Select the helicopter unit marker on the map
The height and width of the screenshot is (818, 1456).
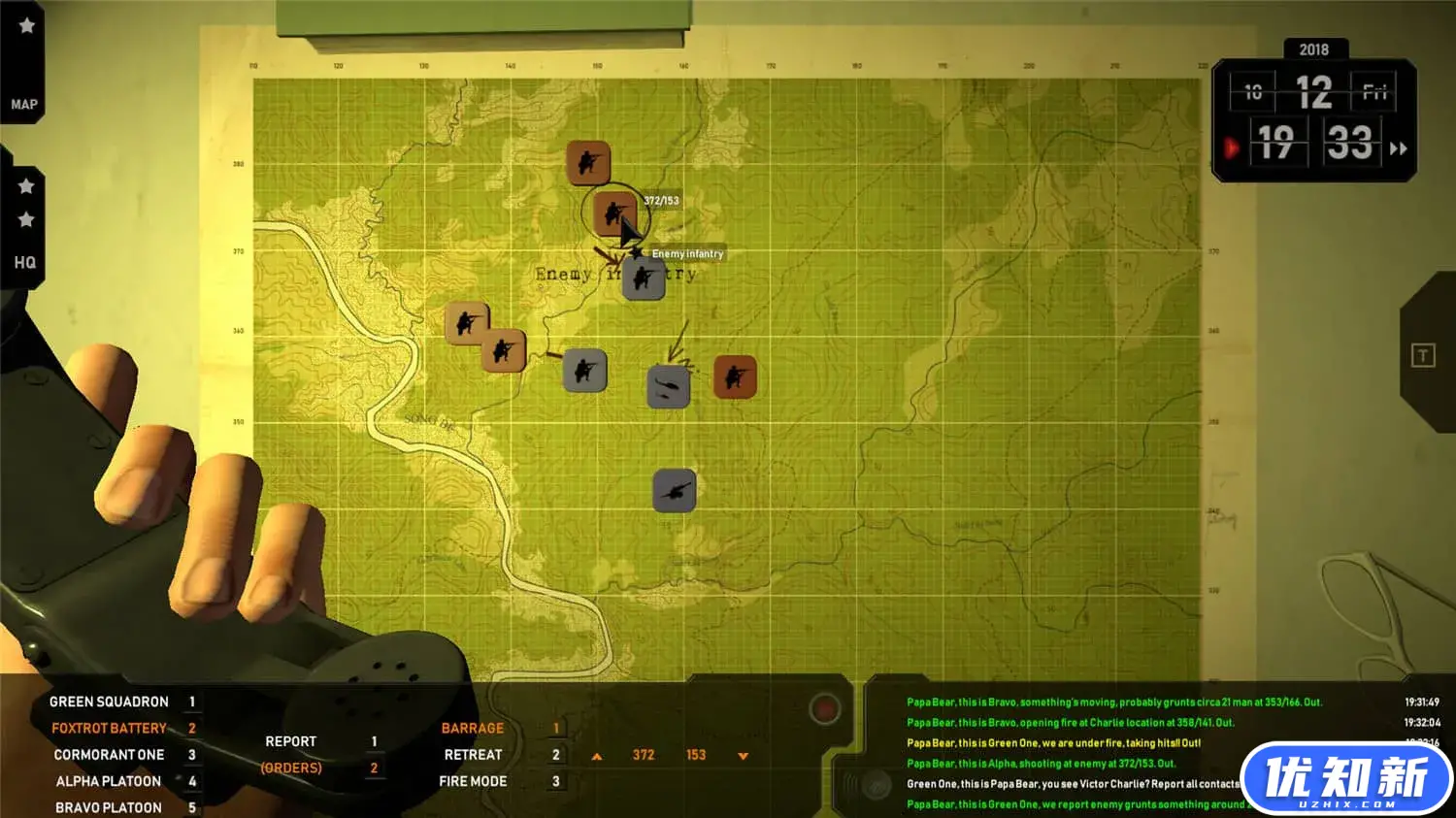668,387
